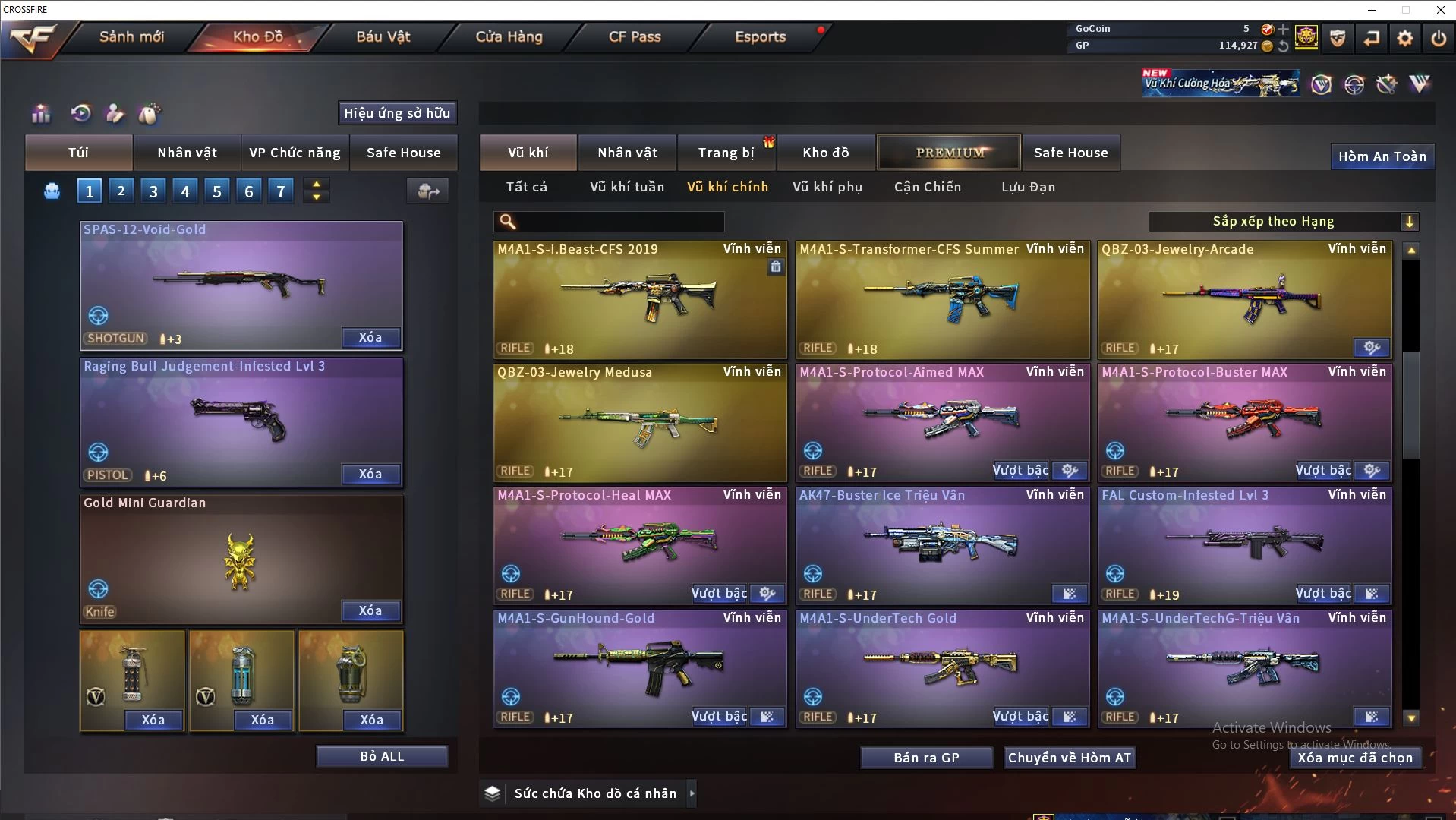
Task: Select the M4A1-S-Transformer-CFS Summer rifle
Action: tap(942, 298)
